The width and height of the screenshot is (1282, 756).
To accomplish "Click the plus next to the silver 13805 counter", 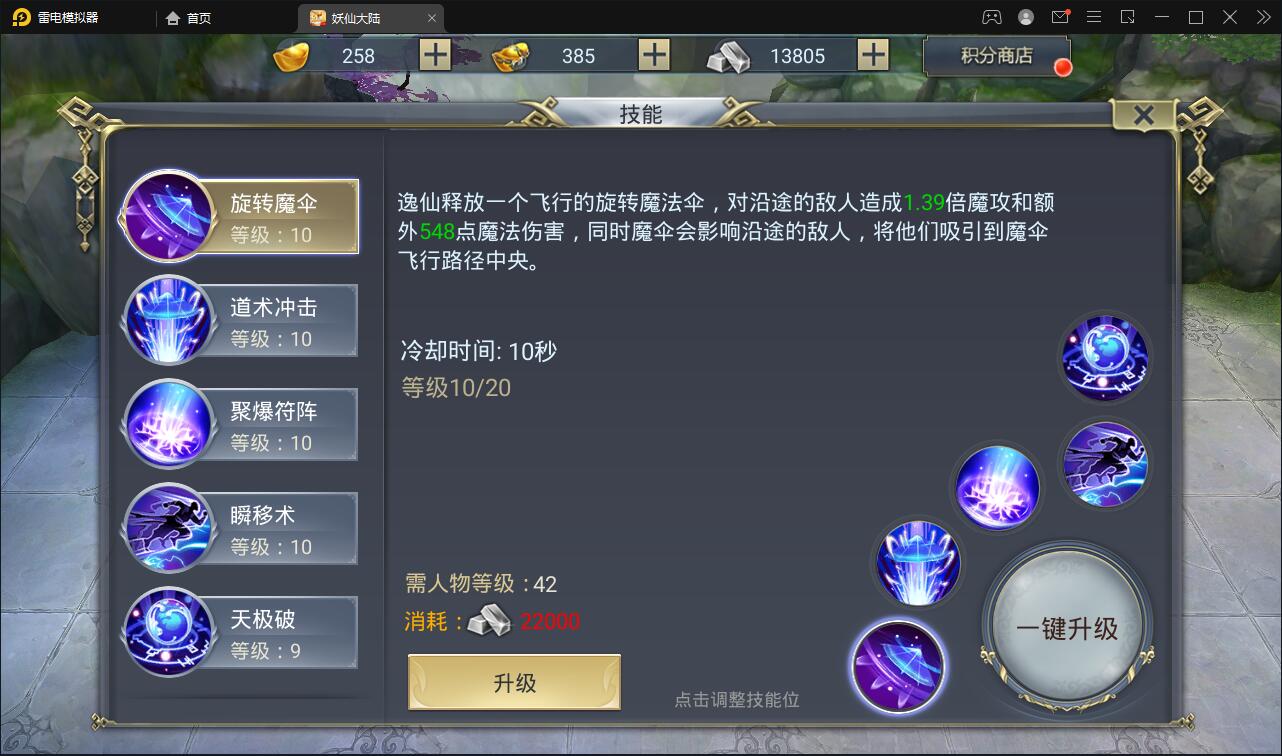I will pyautogui.click(x=874, y=55).
